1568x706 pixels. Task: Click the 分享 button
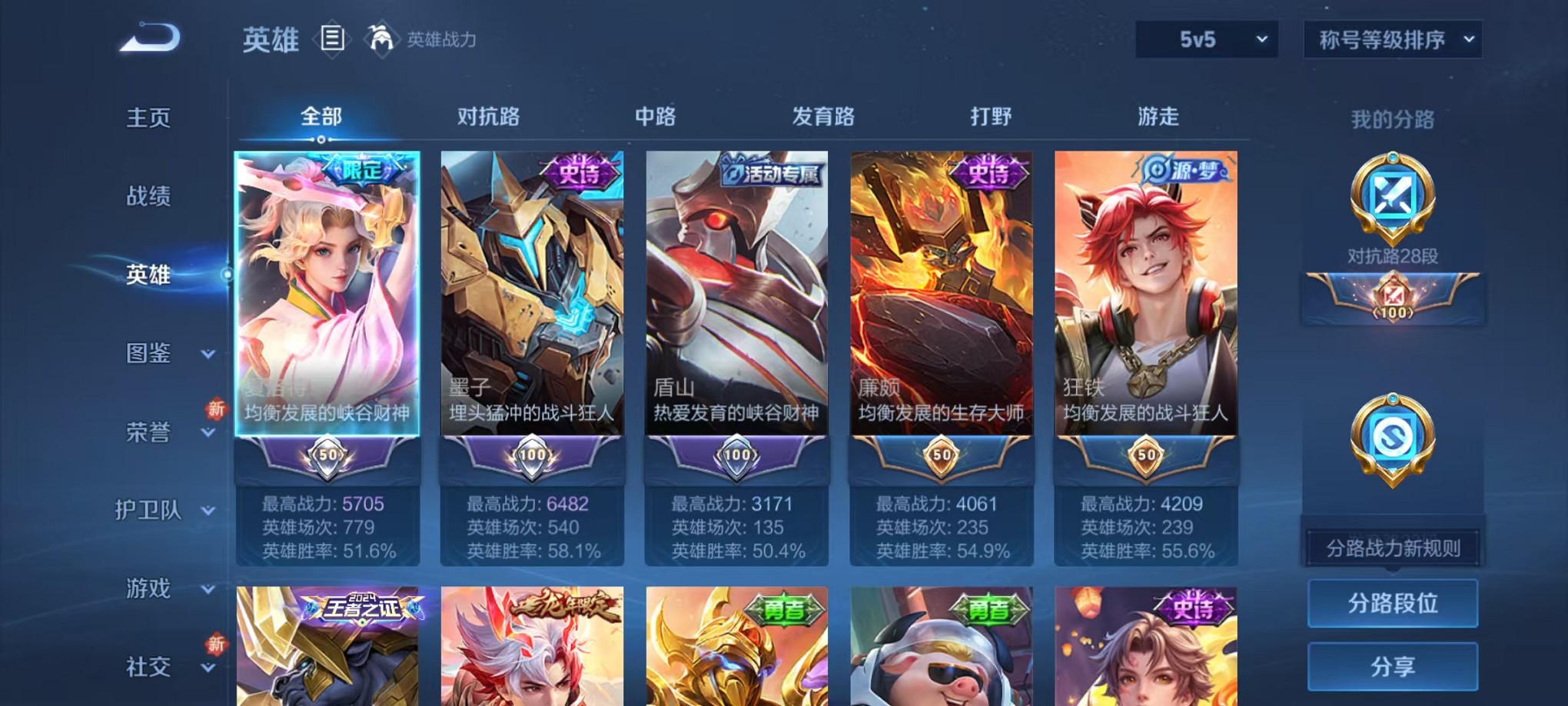1393,666
